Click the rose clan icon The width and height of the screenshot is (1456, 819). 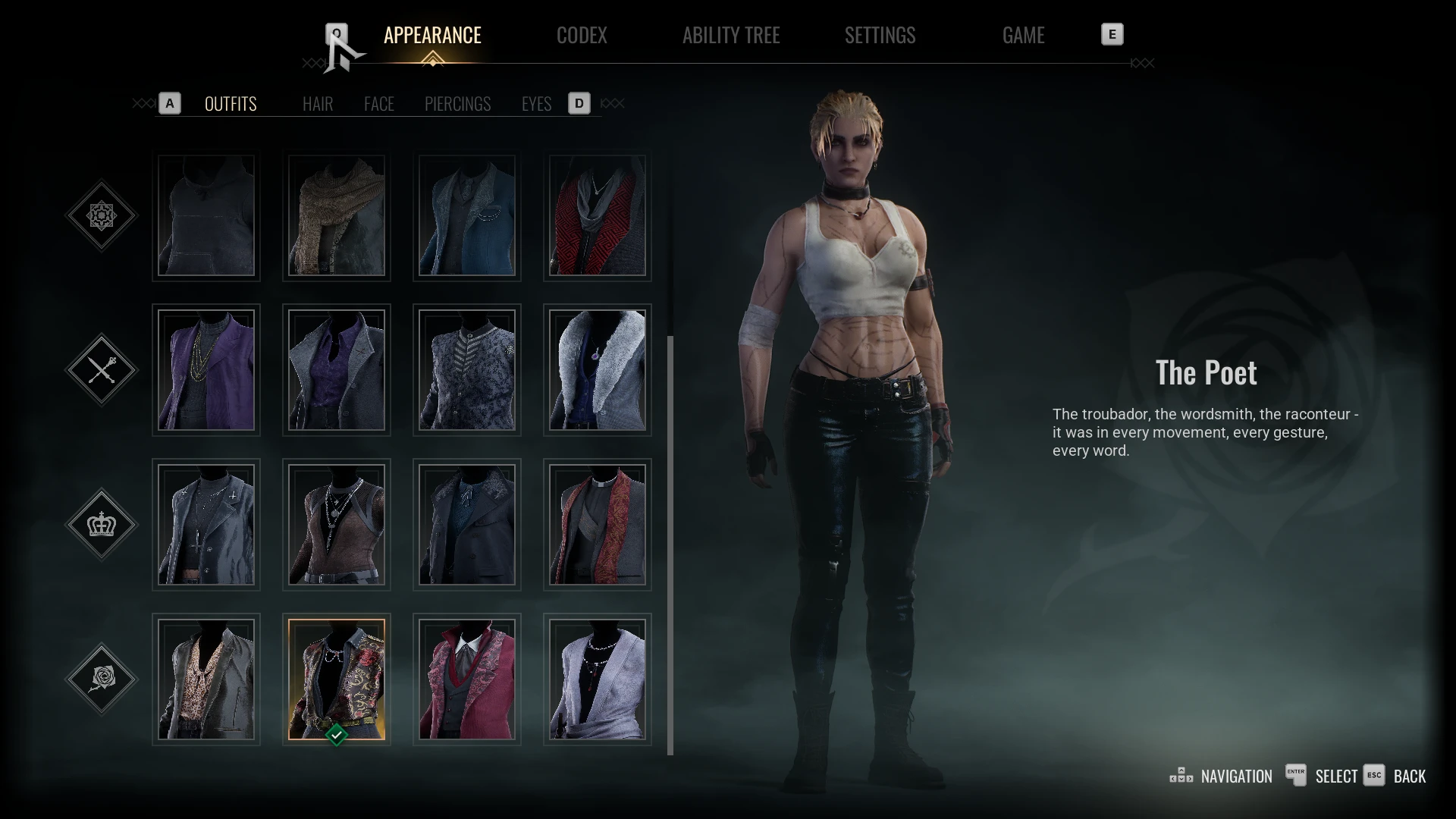102,679
